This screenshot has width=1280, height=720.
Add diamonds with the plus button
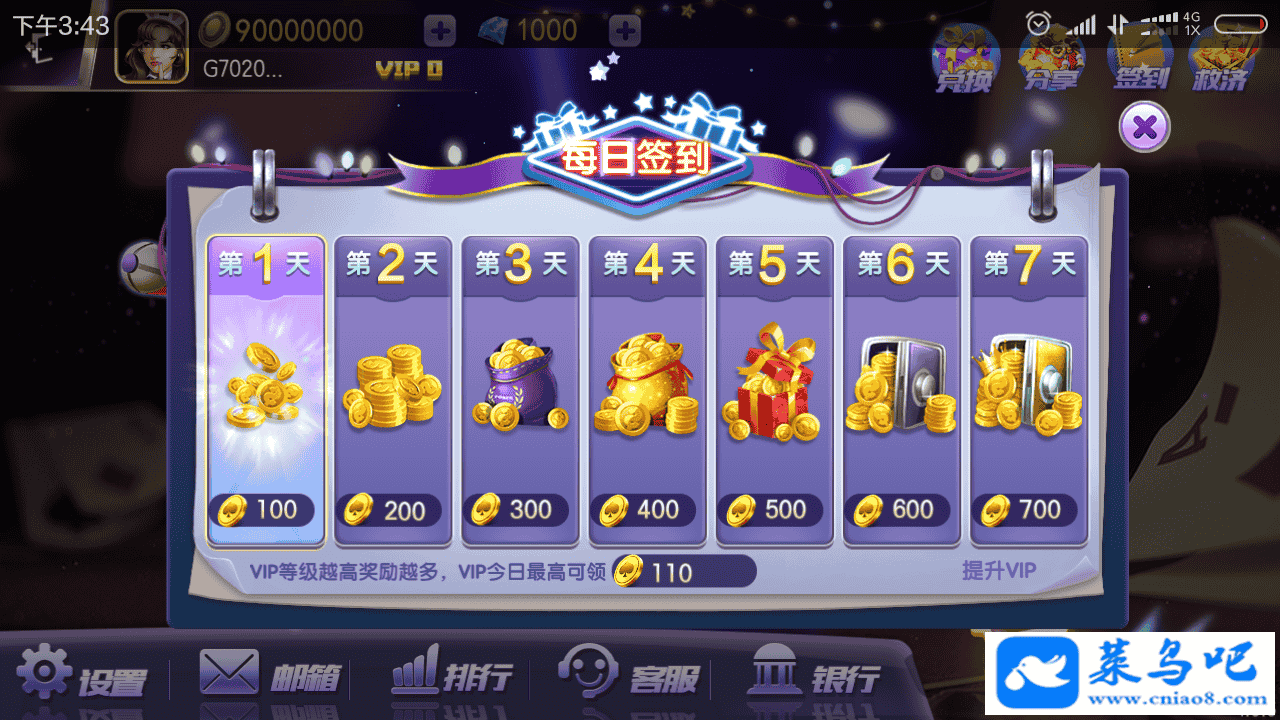point(626,31)
